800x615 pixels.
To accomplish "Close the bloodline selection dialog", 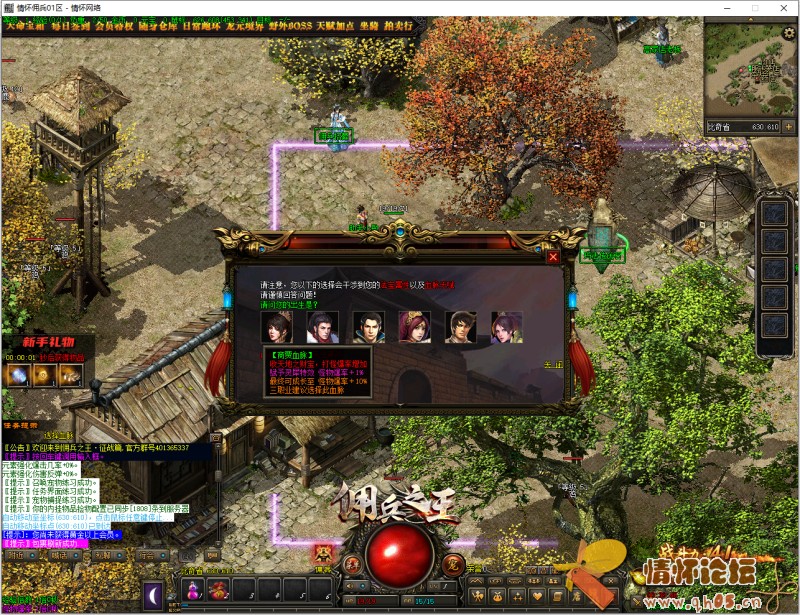I will click(x=553, y=257).
